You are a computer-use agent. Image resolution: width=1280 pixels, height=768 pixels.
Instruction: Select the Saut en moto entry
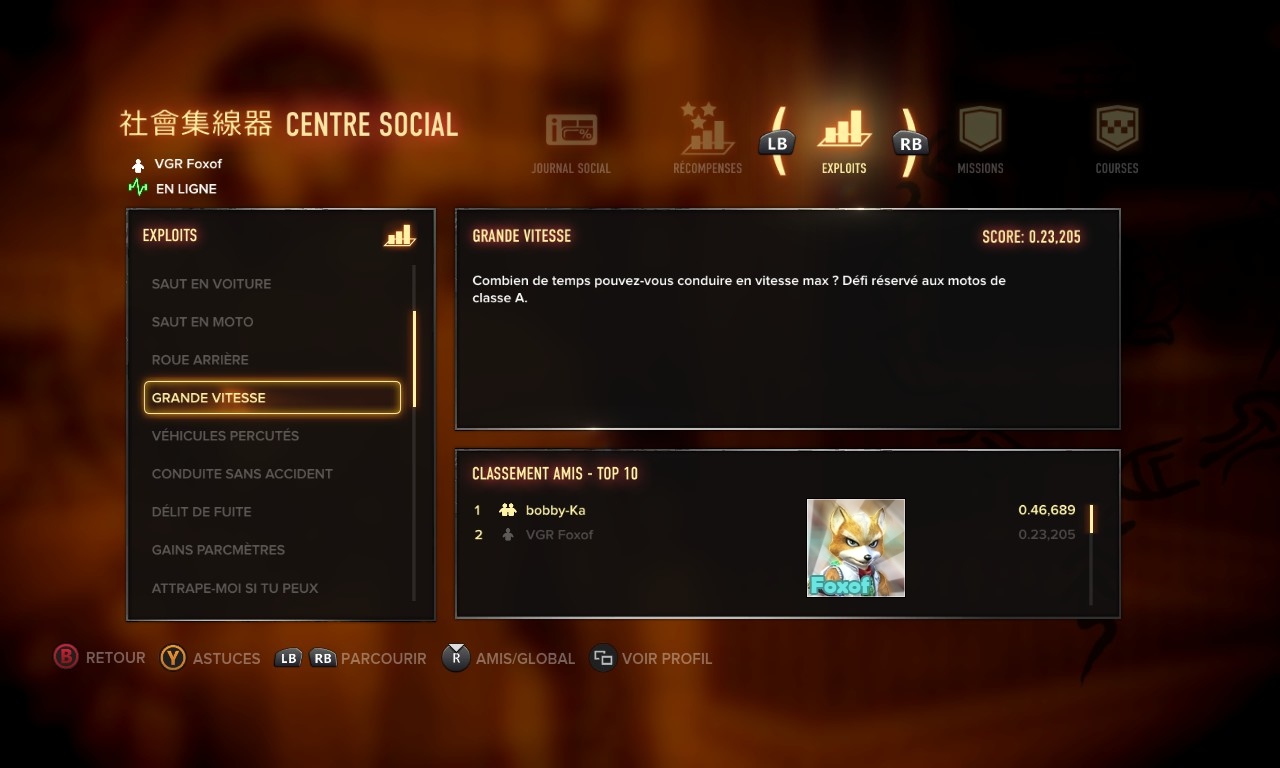click(x=202, y=322)
